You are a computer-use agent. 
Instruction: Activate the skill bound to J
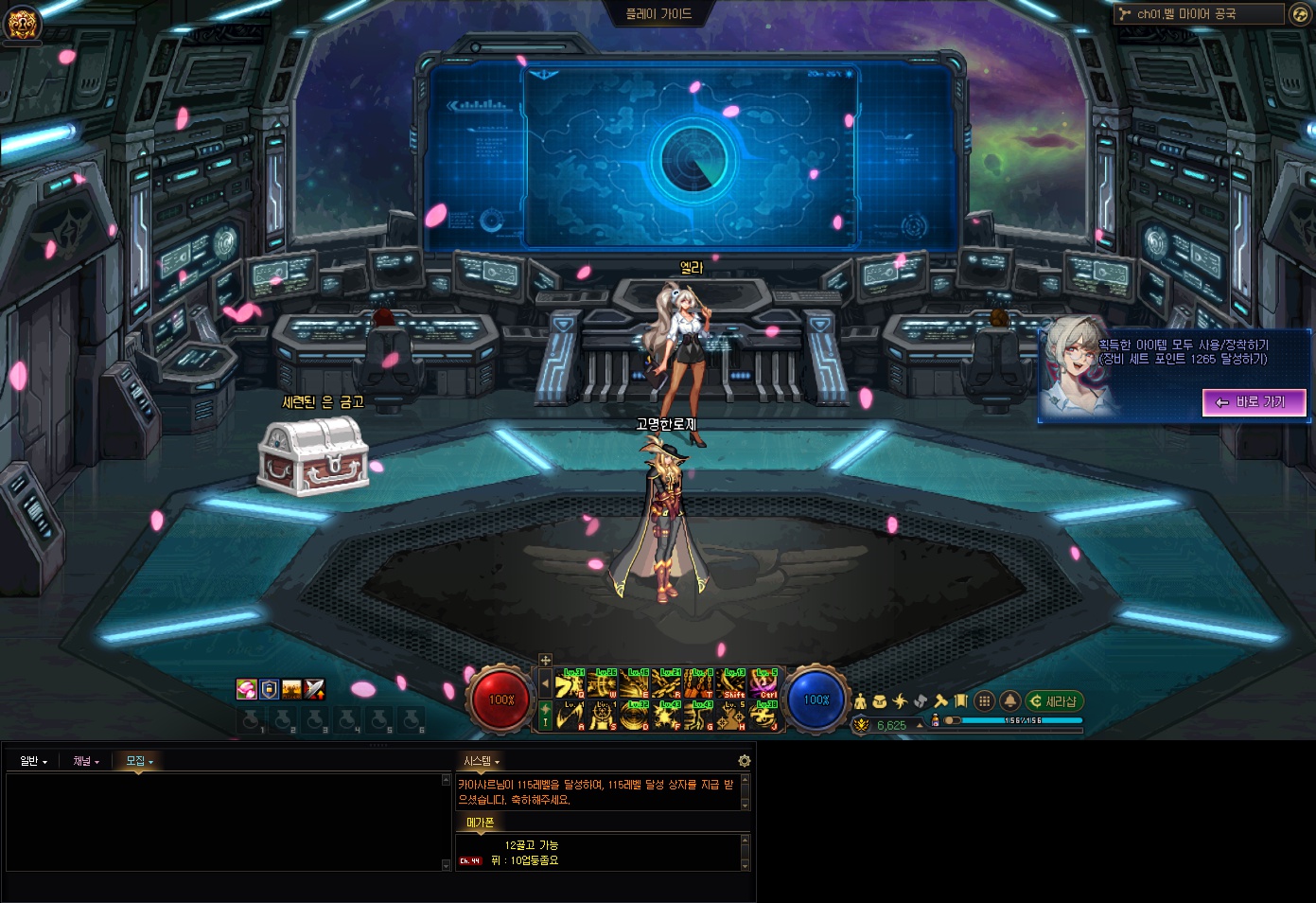763,717
